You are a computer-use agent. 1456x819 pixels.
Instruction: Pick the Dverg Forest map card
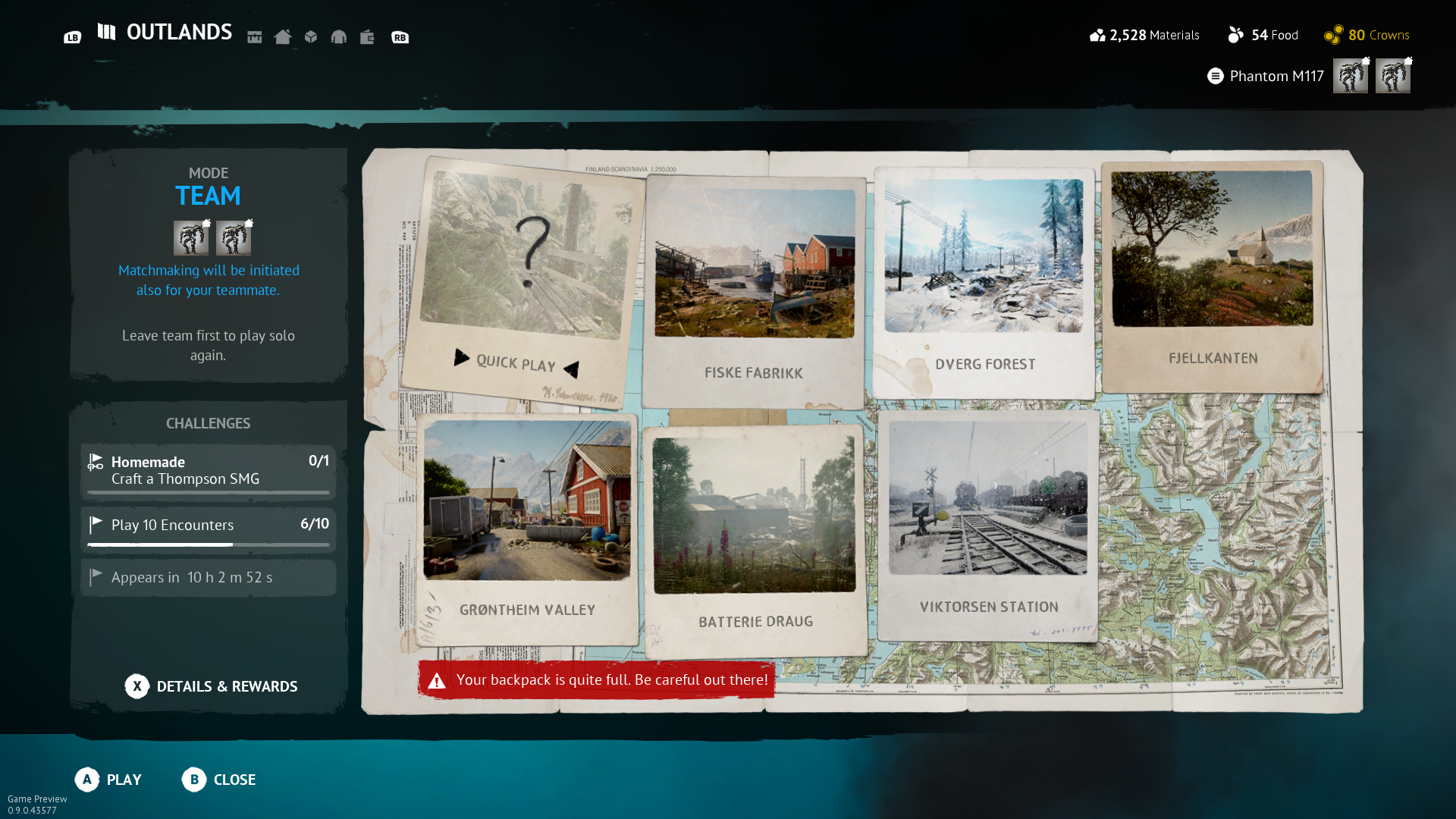click(x=984, y=282)
